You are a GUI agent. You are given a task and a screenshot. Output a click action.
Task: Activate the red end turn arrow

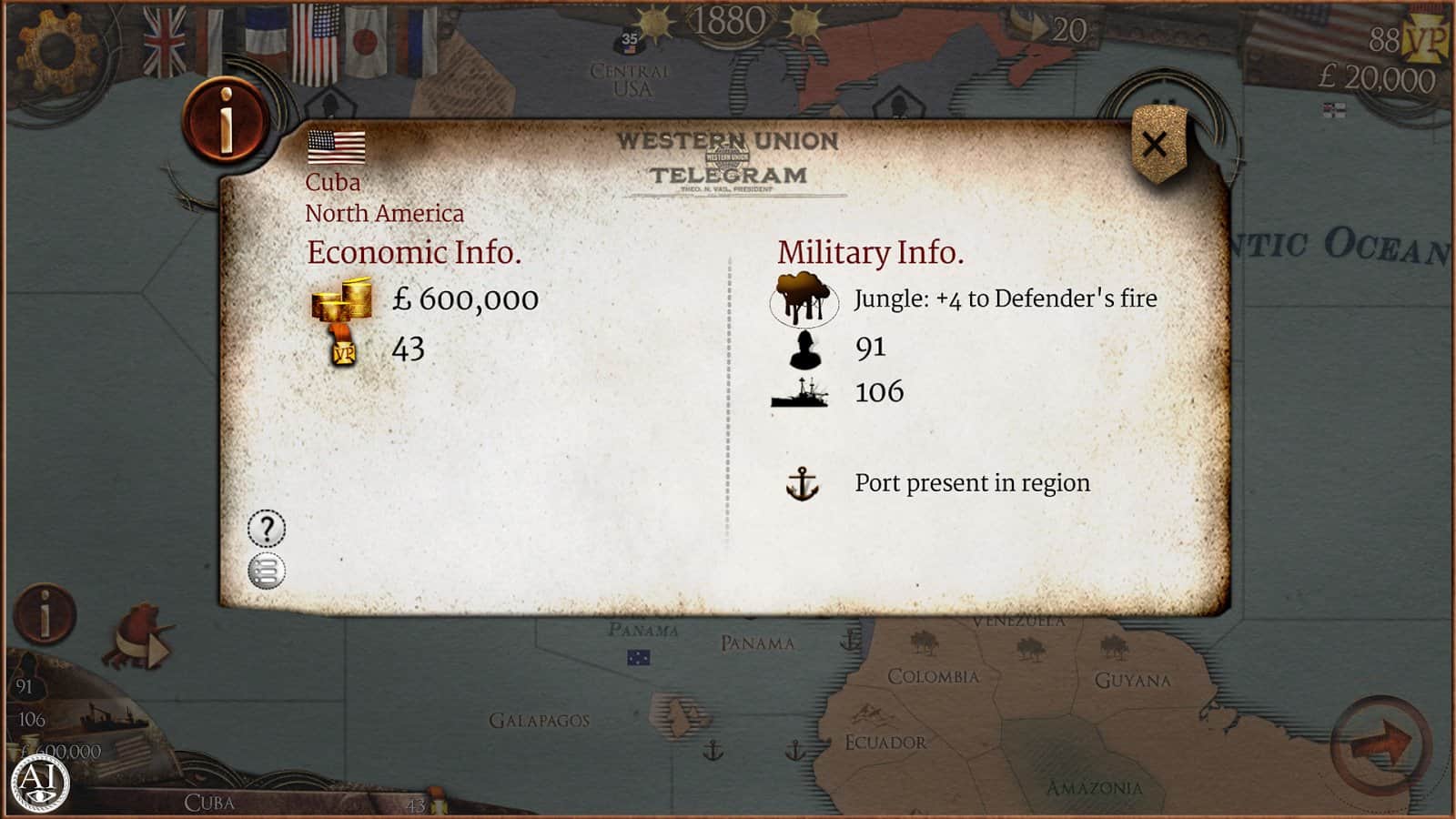[x=1380, y=745]
